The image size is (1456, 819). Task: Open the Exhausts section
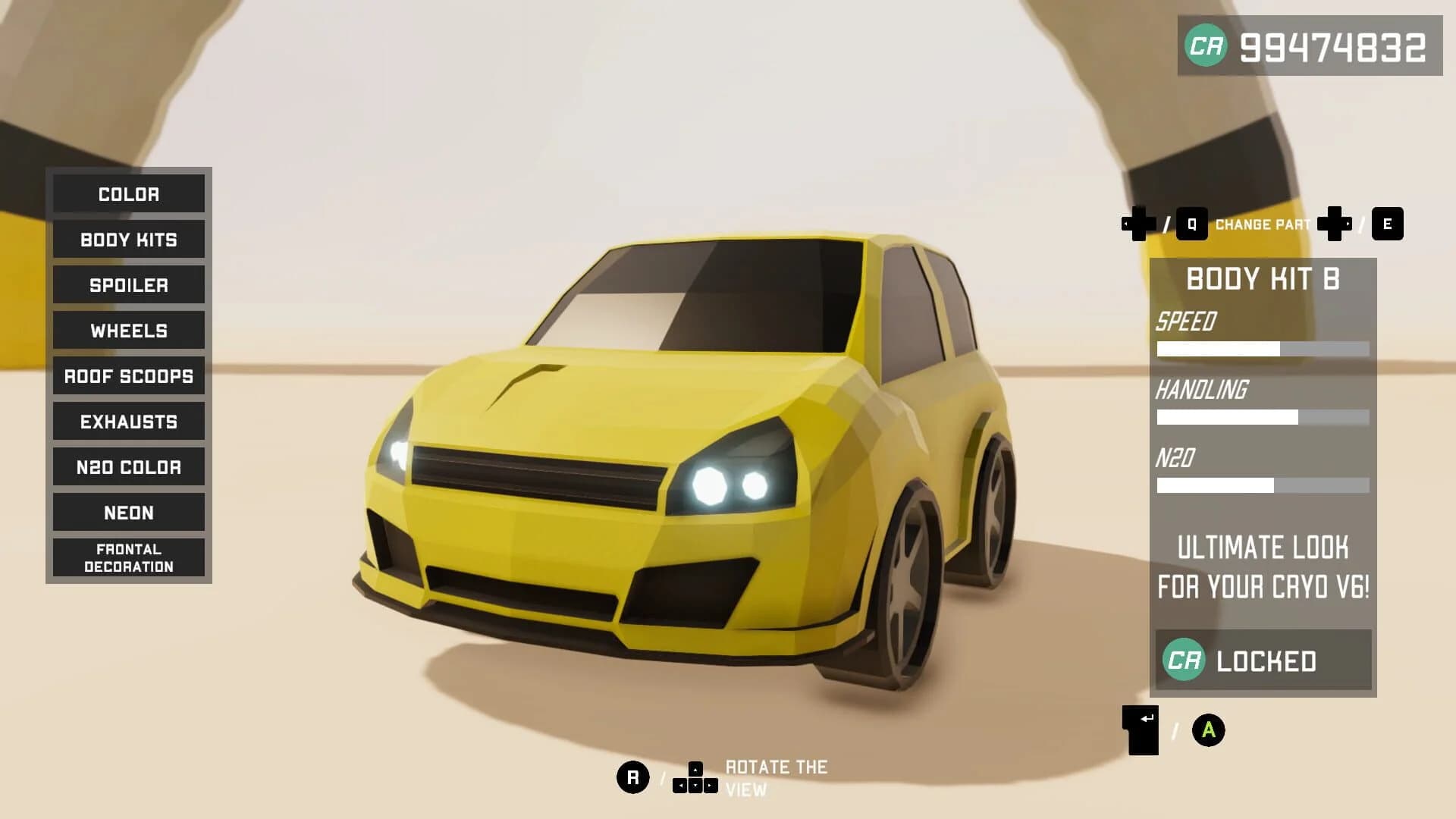(x=128, y=422)
